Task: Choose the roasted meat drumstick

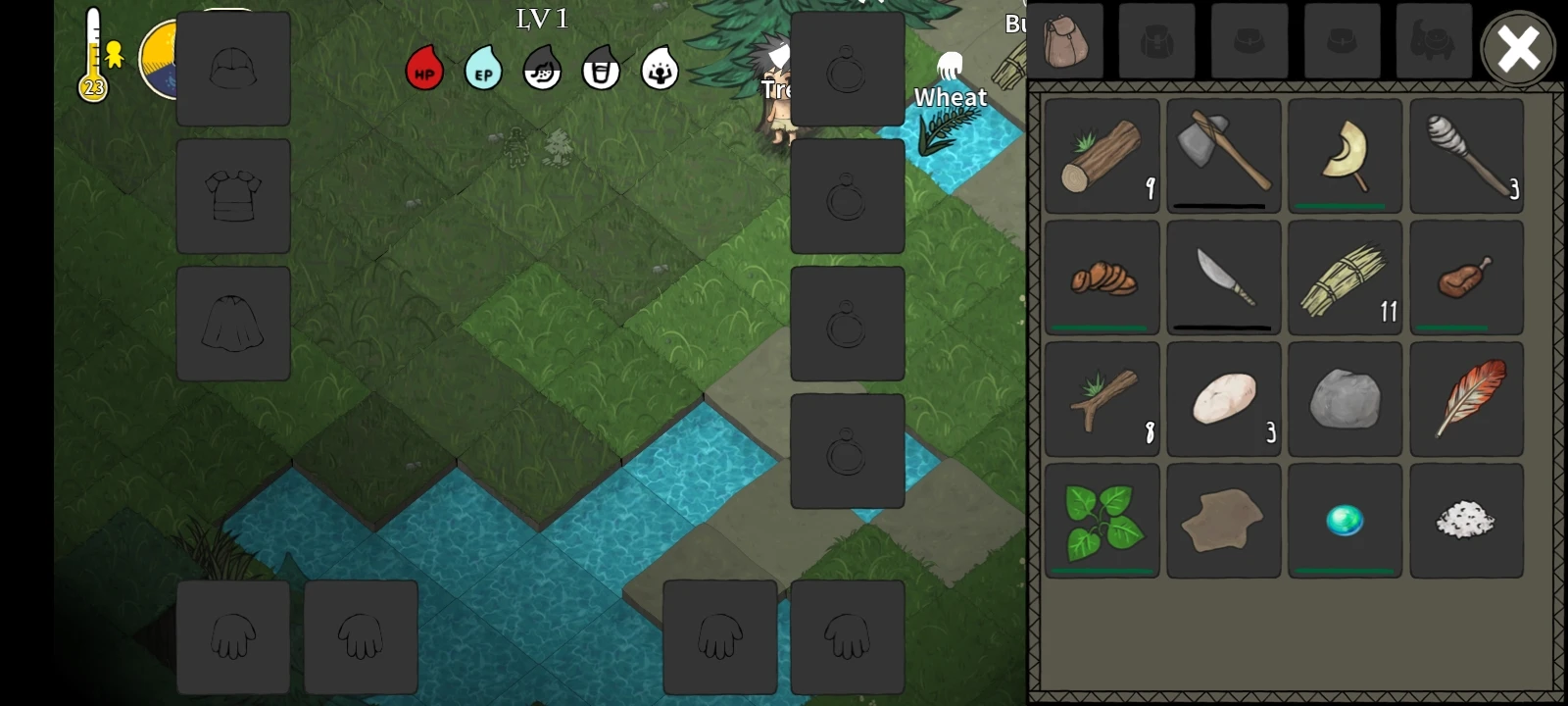Action: (x=1466, y=277)
